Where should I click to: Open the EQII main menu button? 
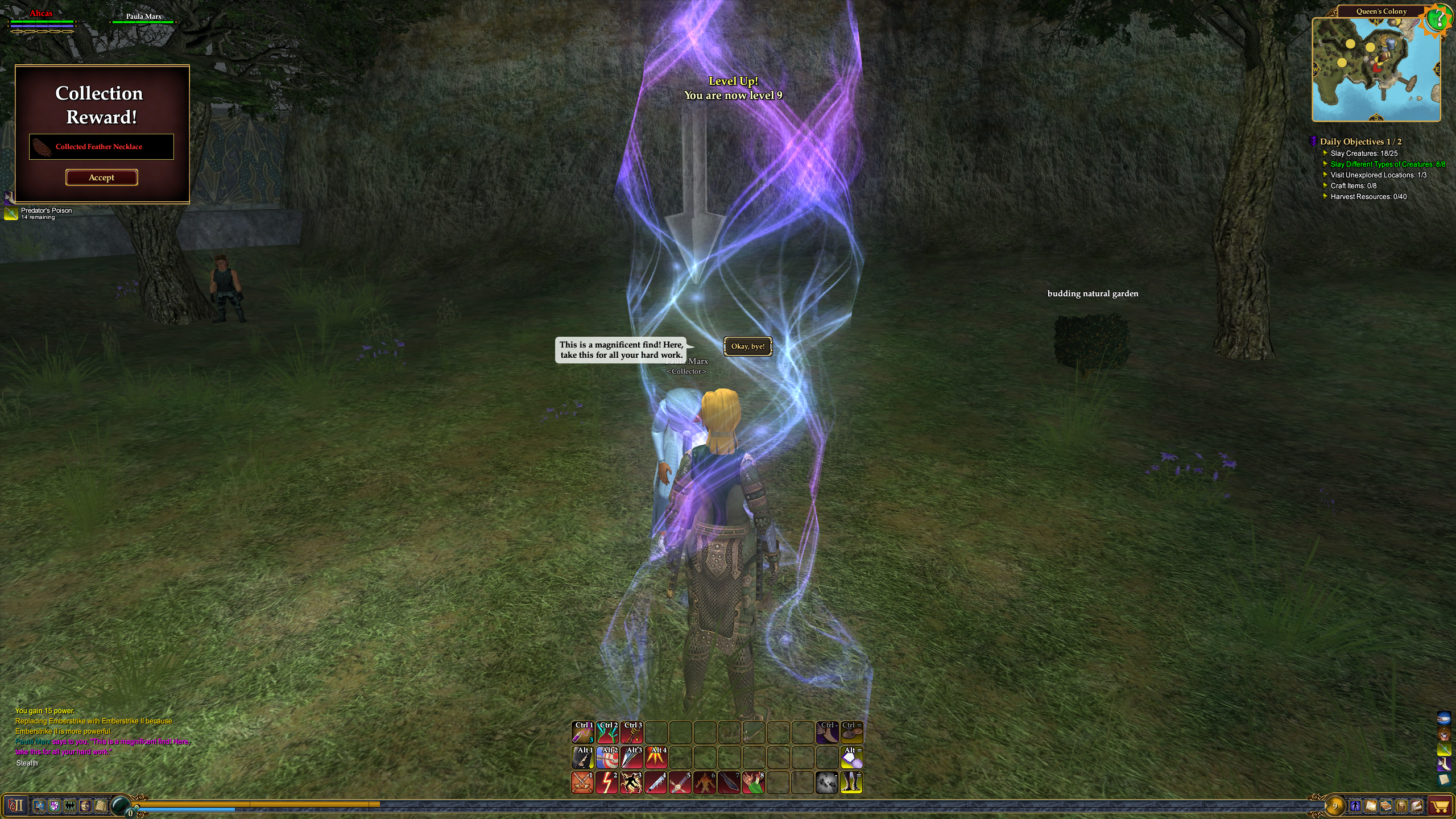tap(15, 805)
